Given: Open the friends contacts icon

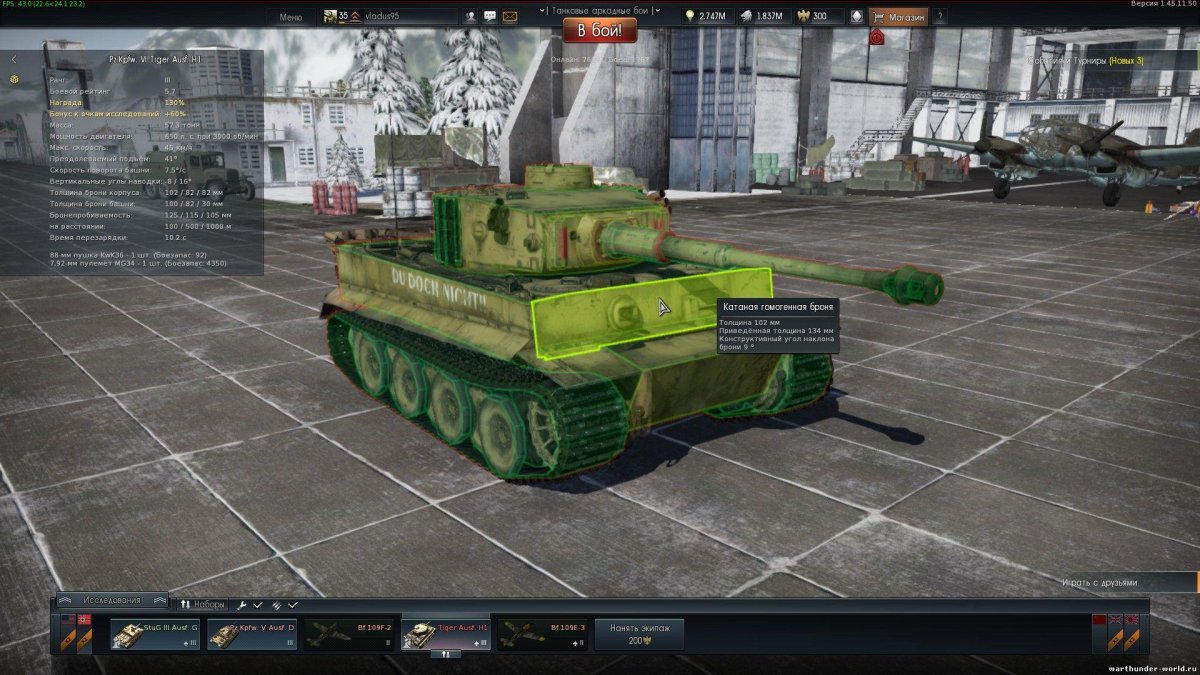Looking at the screenshot, I should (470, 17).
